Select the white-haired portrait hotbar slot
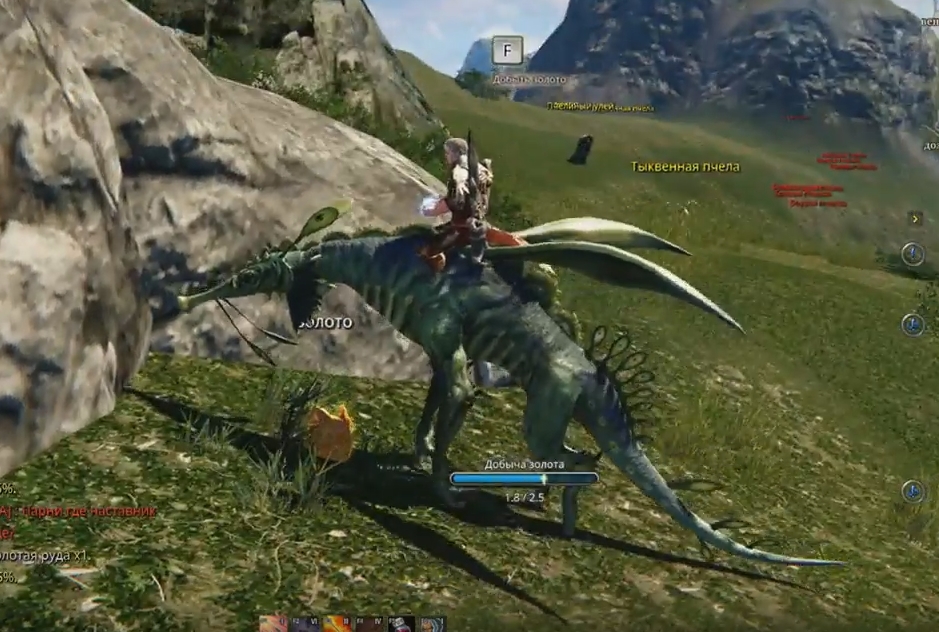 click(x=432, y=624)
